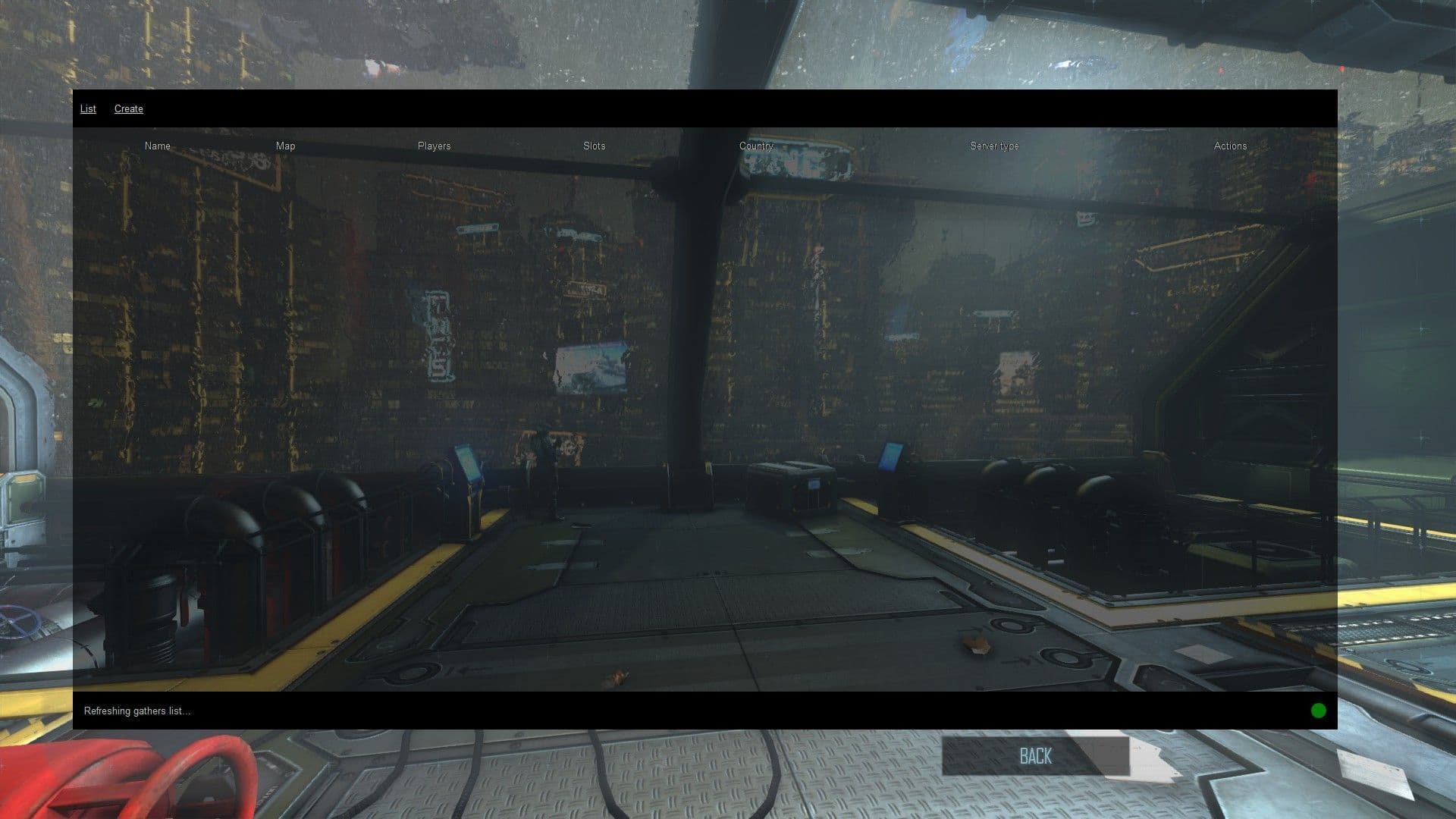This screenshot has width=1456, height=819.
Task: Click the green status indicator dot
Action: [x=1319, y=711]
